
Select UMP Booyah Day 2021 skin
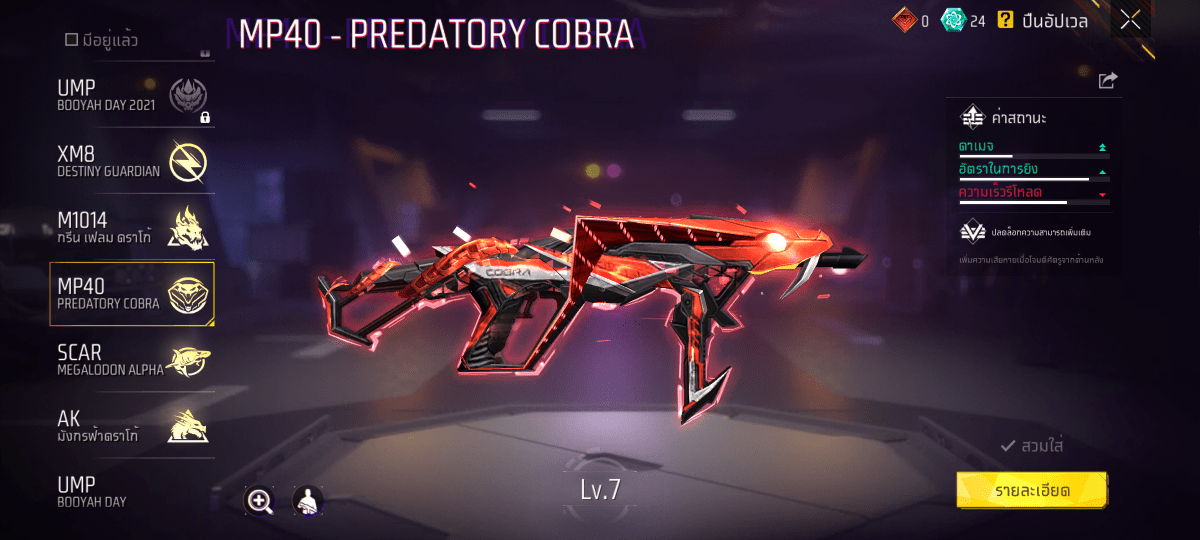point(132,96)
